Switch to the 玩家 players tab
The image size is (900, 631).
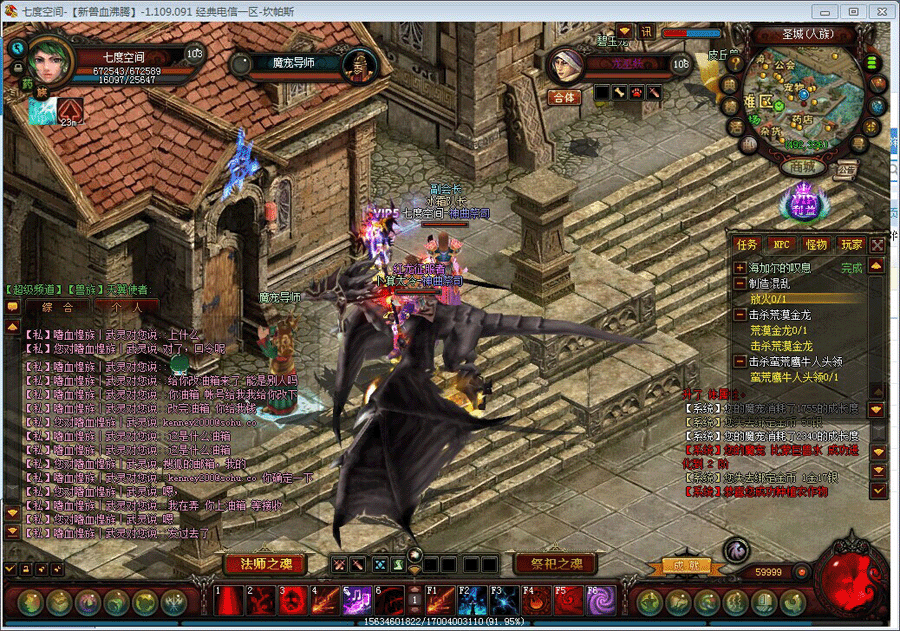pos(851,244)
